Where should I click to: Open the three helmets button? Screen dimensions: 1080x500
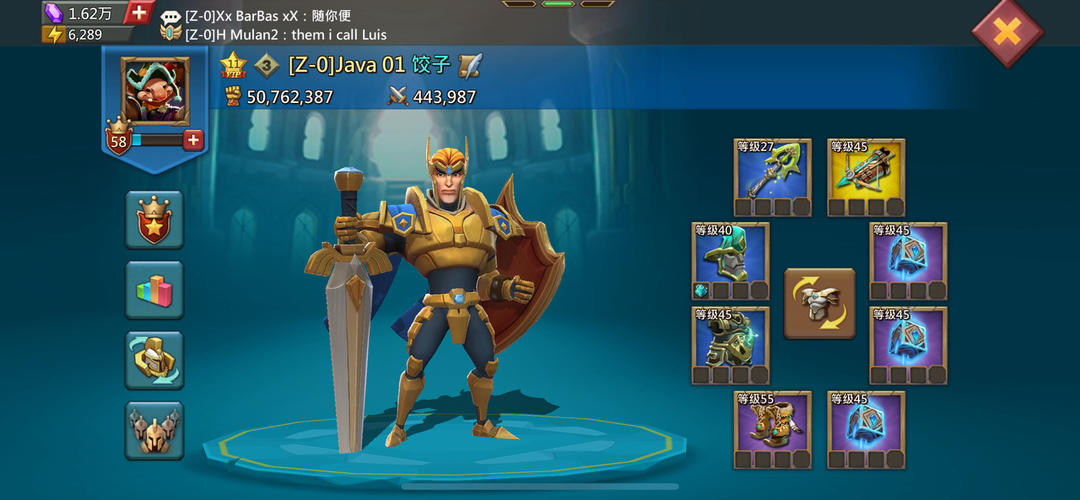(154, 430)
